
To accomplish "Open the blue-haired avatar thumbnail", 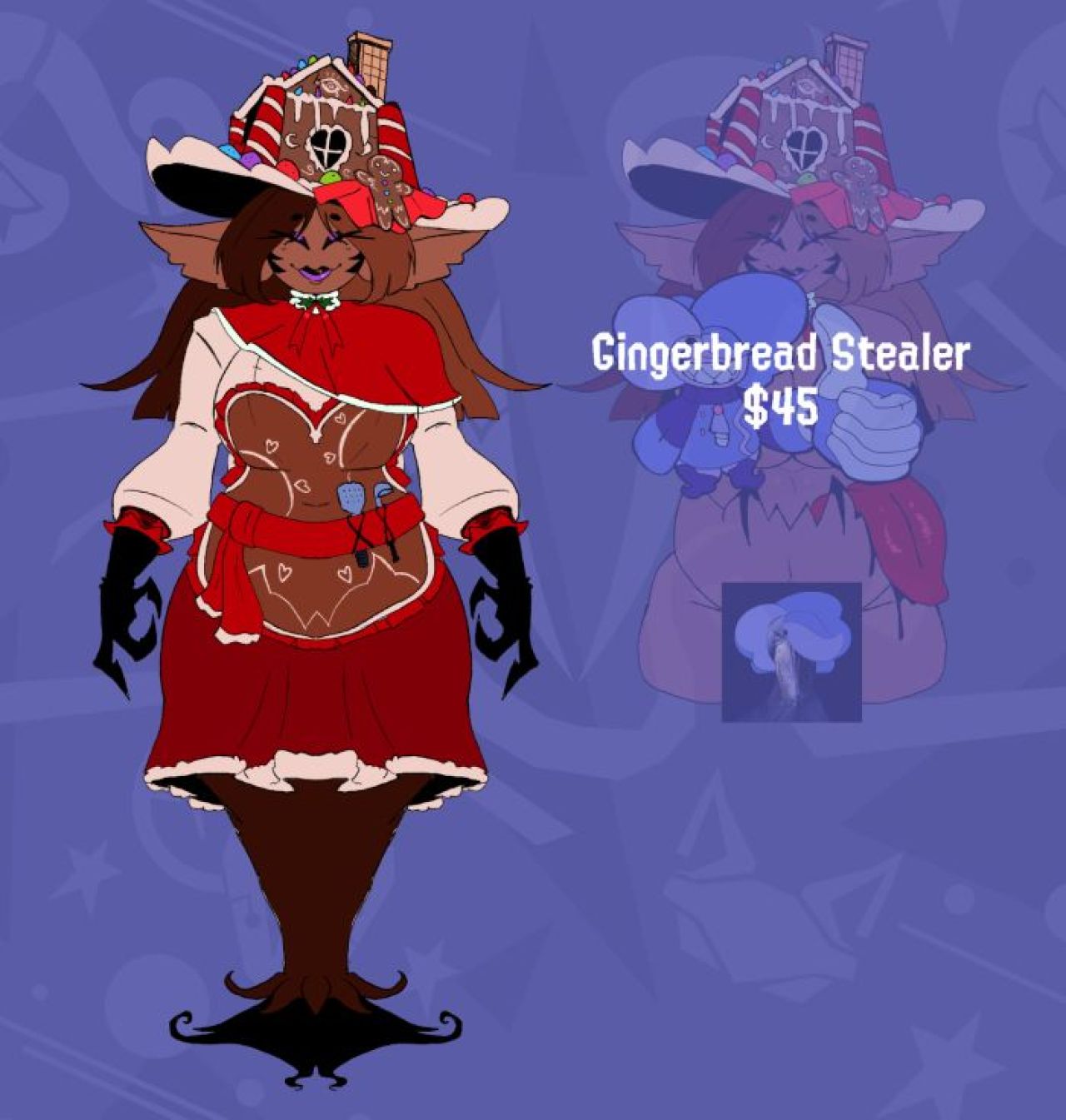I will click(791, 651).
